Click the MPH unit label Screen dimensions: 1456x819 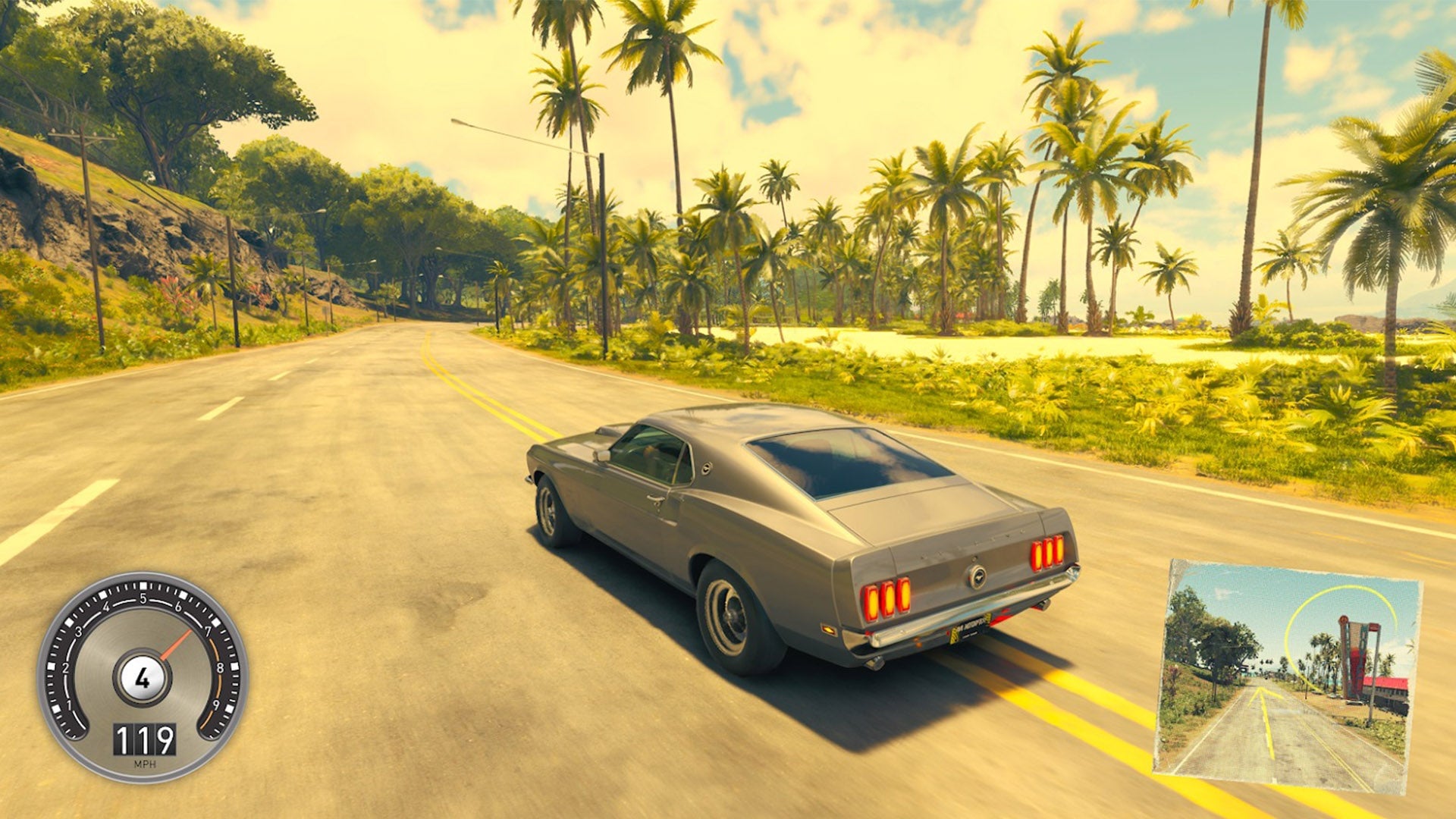(x=144, y=764)
